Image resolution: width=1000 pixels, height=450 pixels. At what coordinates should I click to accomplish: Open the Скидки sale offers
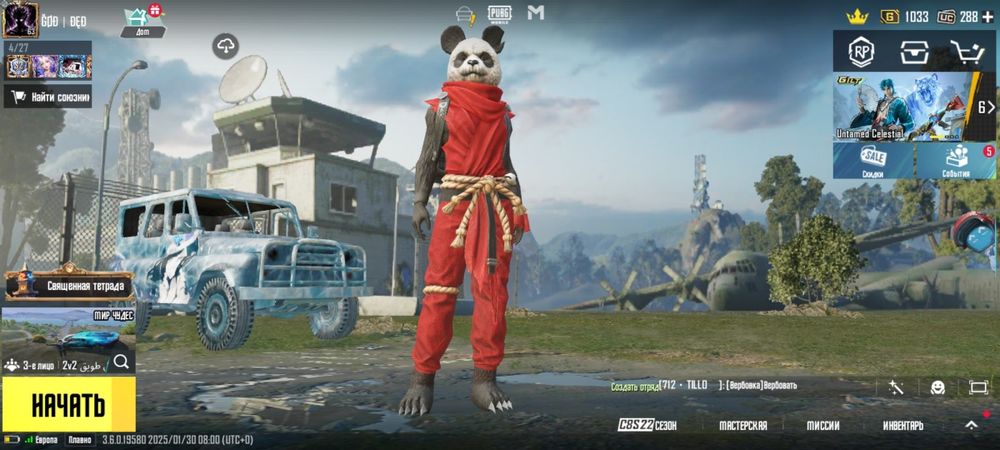pyautogui.click(x=874, y=160)
